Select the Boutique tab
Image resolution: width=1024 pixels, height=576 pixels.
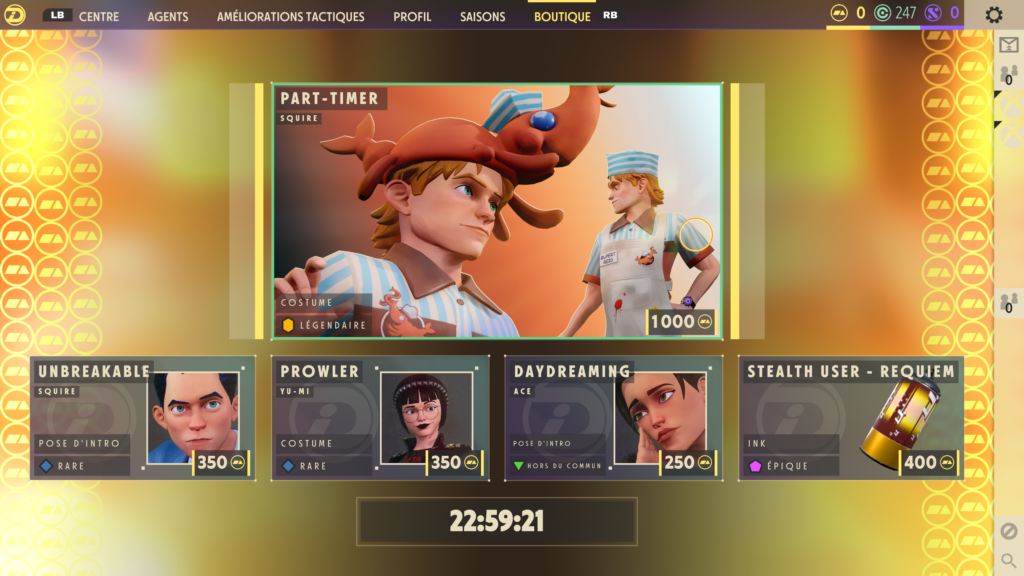562,17
